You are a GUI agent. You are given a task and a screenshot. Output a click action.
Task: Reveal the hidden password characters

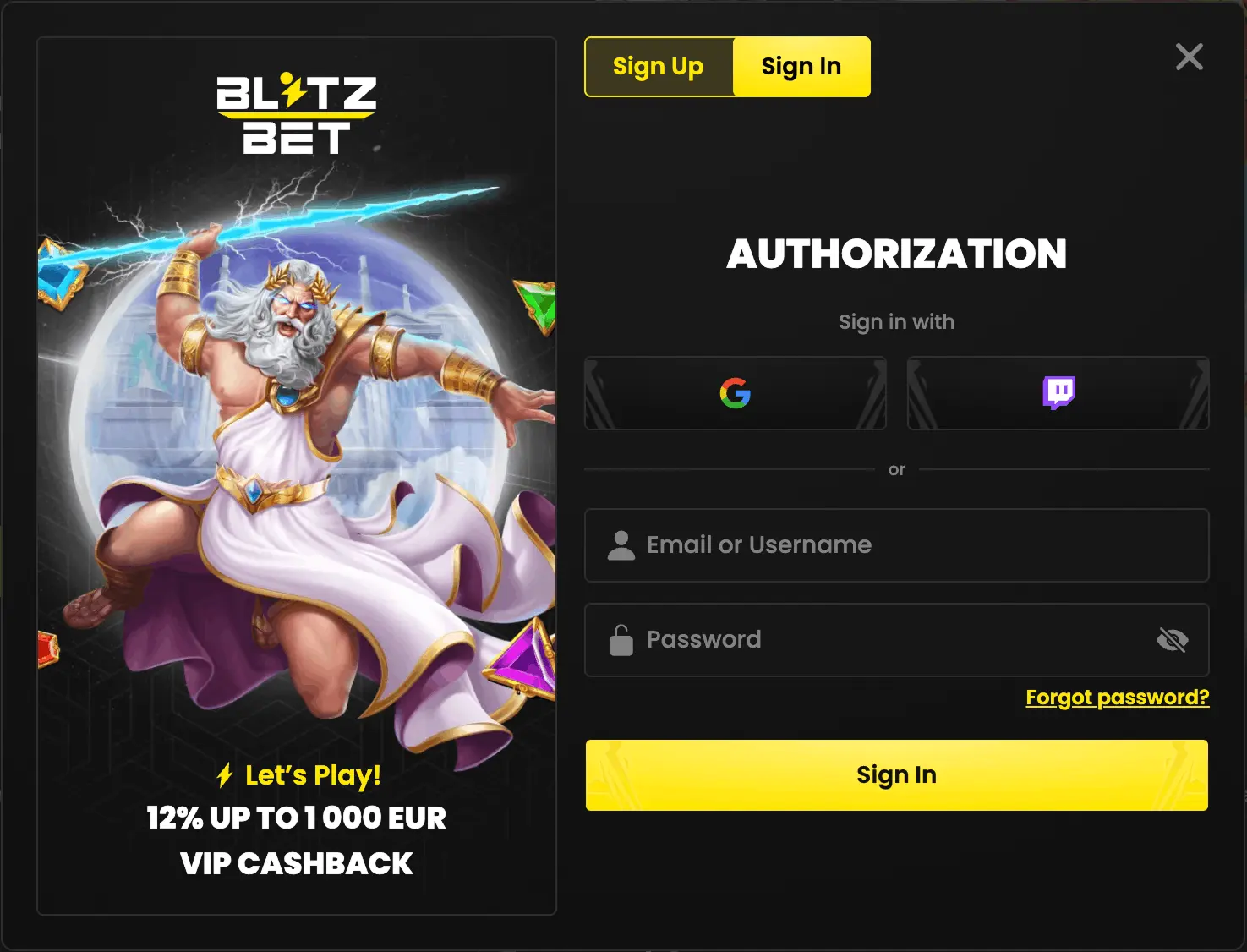(x=1173, y=640)
